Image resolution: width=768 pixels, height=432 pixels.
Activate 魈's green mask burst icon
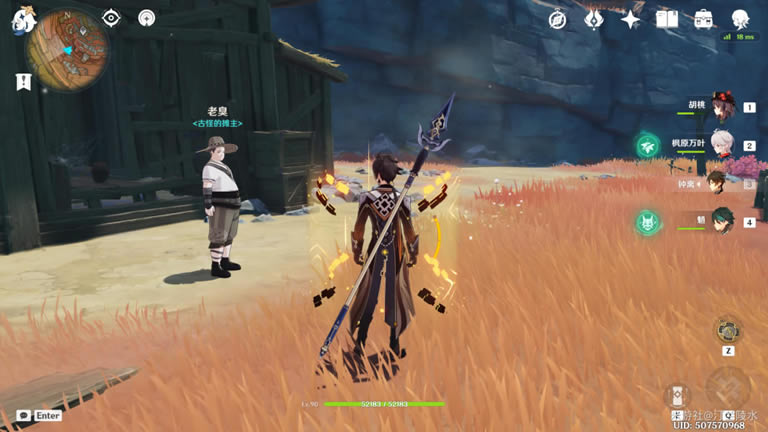point(648,221)
